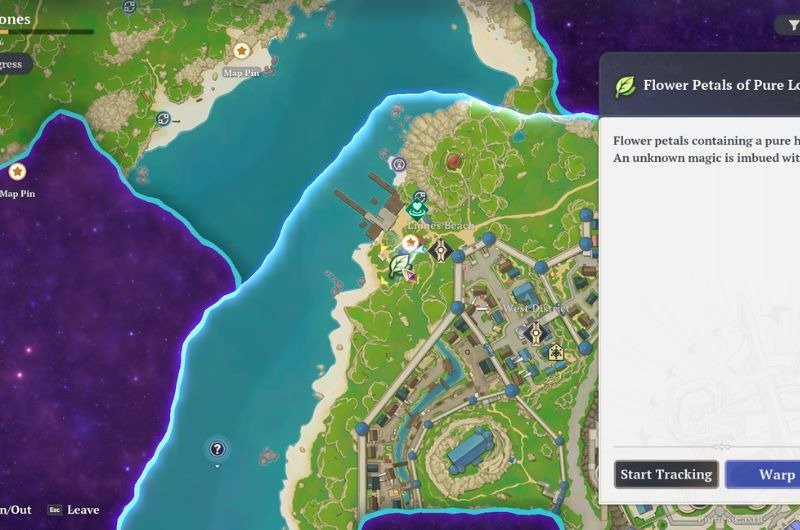The height and width of the screenshot is (530, 800).
Task: Click the question mark map marker
Action: pos(217,449)
